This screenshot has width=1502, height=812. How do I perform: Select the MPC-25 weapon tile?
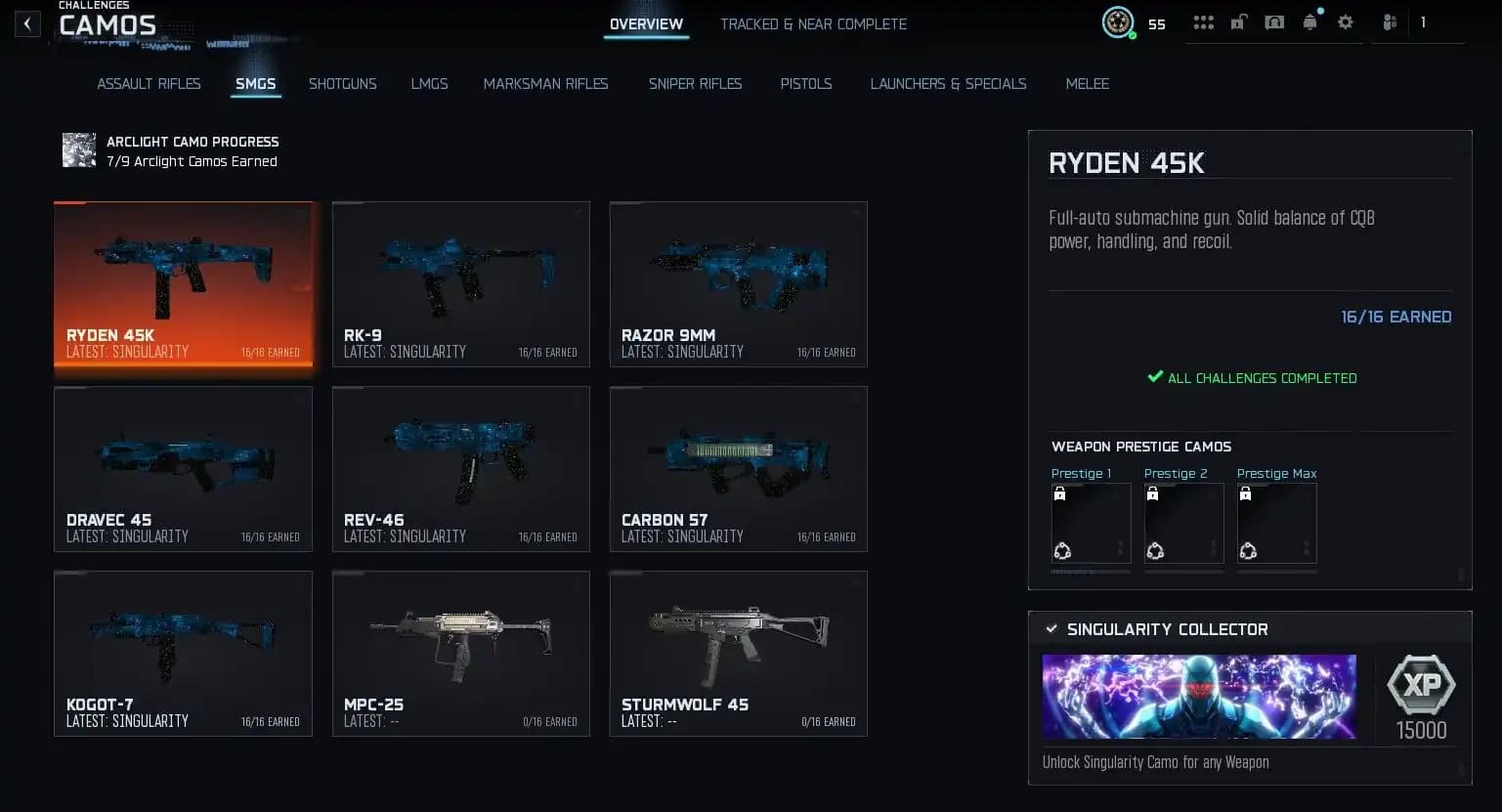pyautogui.click(x=460, y=654)
